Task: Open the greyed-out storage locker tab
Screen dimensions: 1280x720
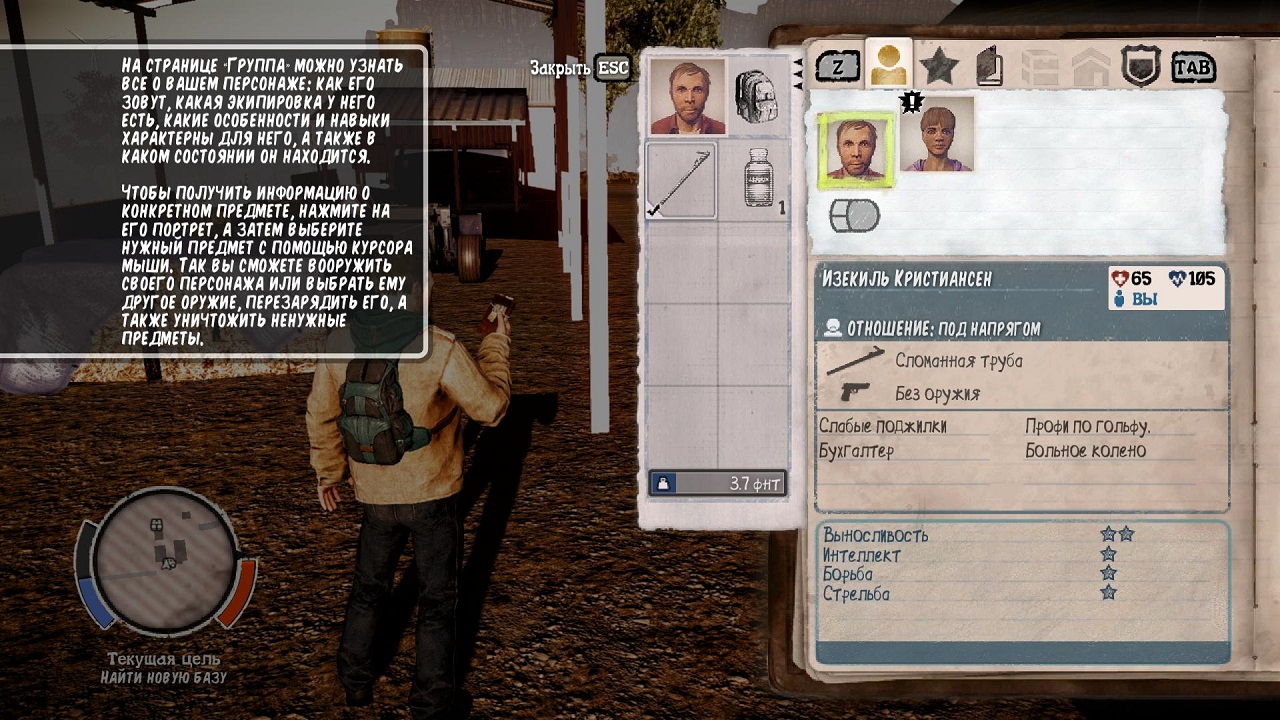Action: pyautogui.click(x=1040, y=68)
